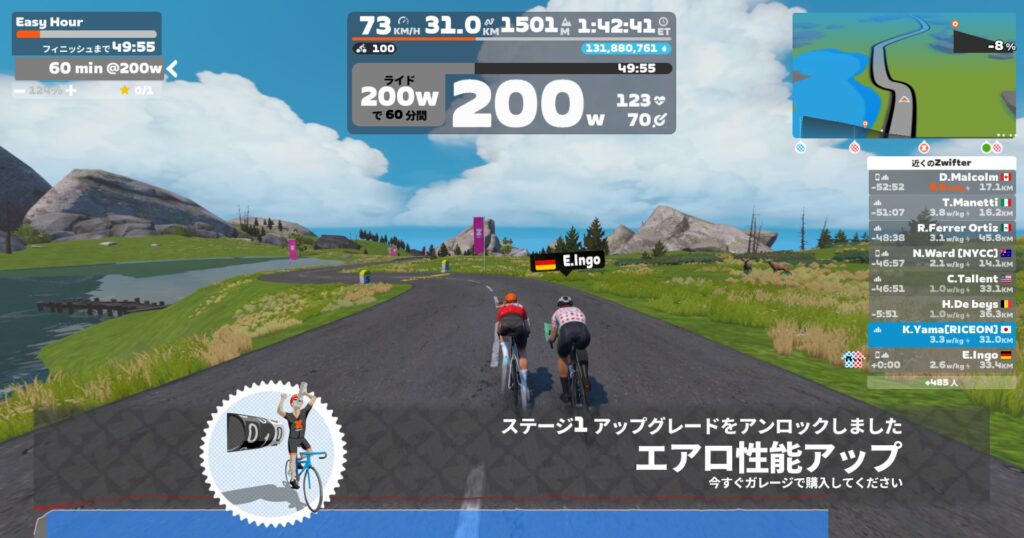
Task: Show the +485 more riders entry
Action: [941, 382]
